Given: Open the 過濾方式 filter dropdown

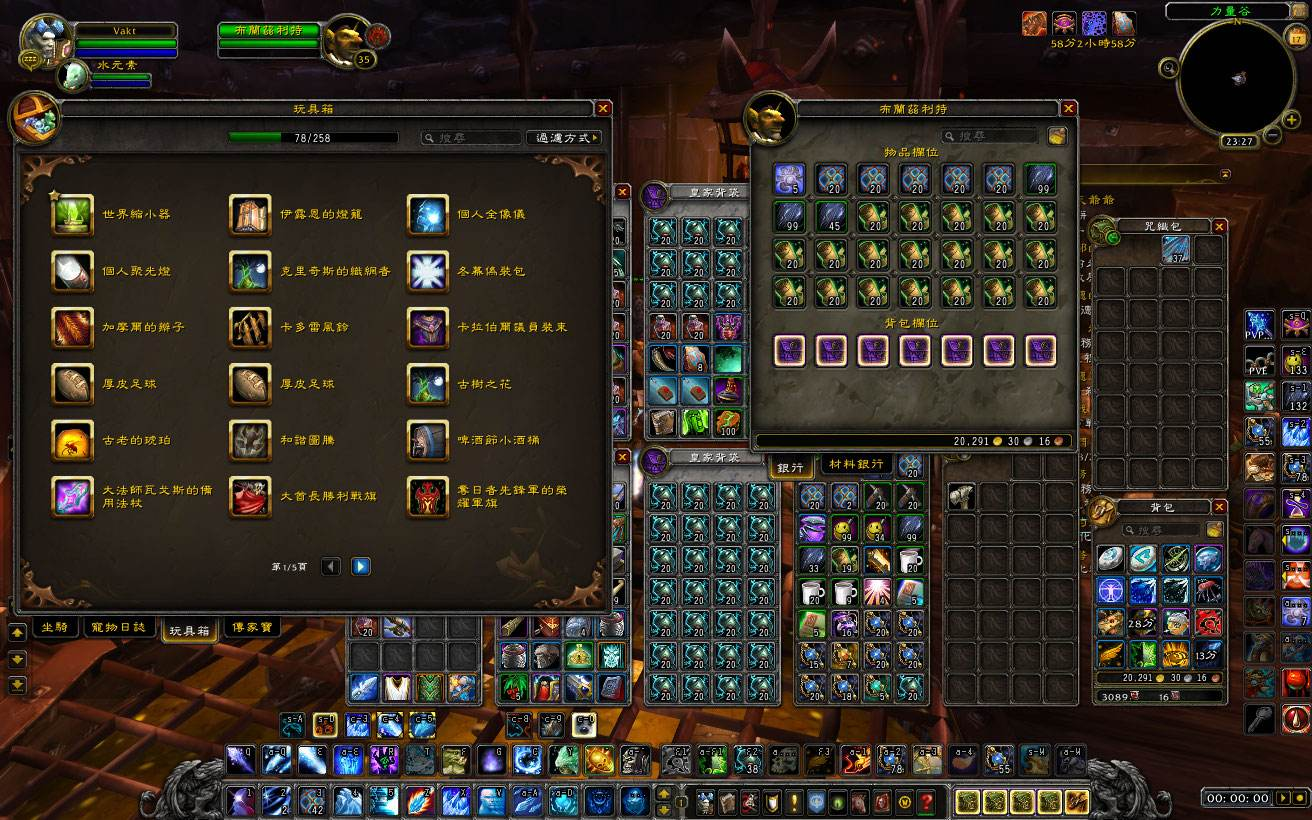Looking at the screenshot, I should 564,138.
